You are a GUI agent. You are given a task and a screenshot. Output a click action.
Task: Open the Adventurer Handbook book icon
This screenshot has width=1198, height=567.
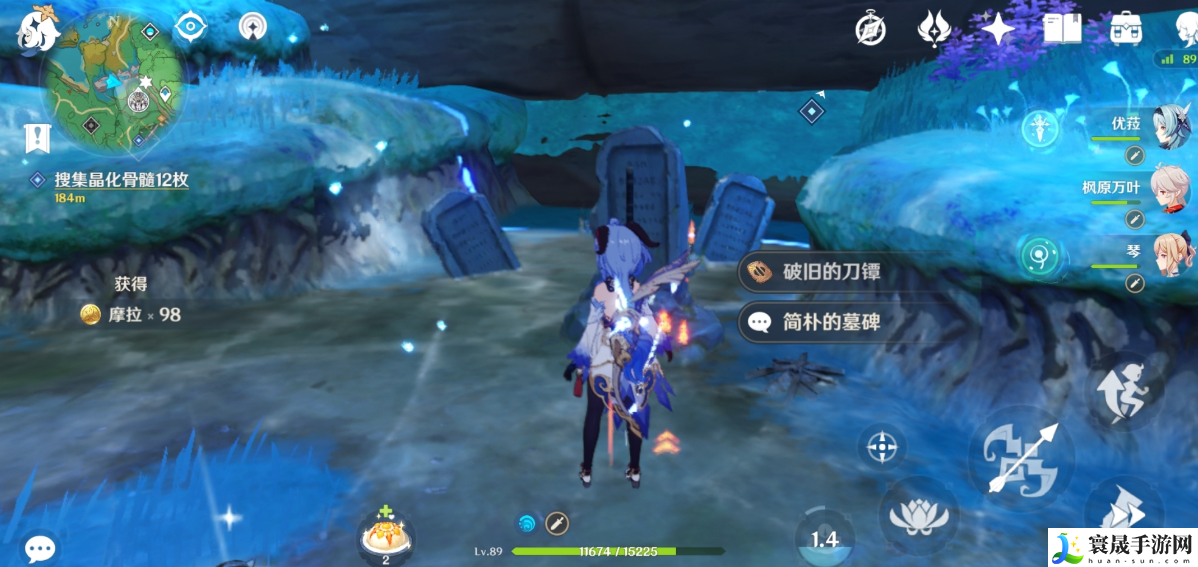(1062, 29)
